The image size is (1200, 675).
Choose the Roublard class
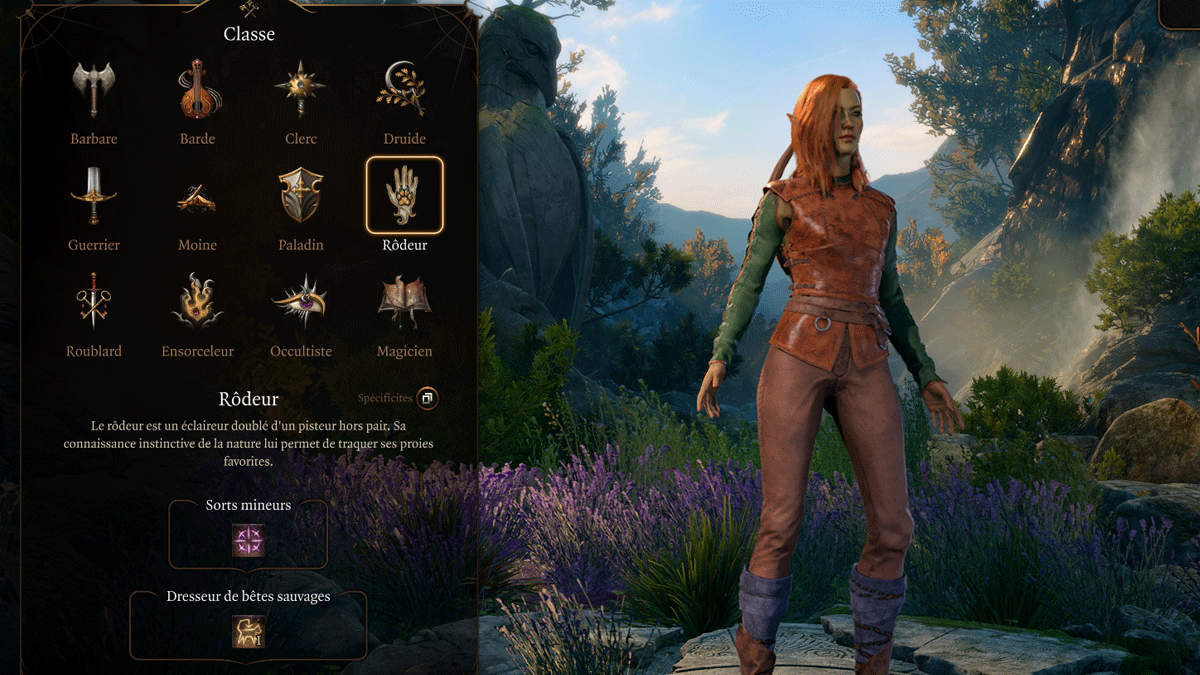tap(93, 302)
